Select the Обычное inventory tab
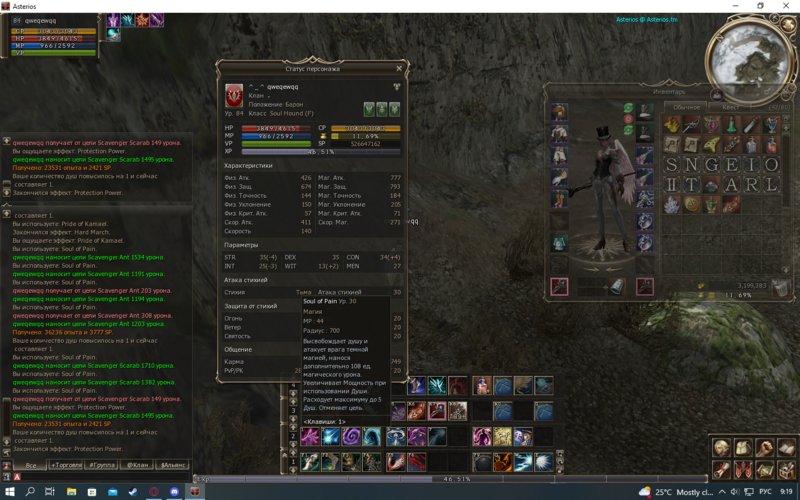 pyautogui.click(x=686, y=107)
